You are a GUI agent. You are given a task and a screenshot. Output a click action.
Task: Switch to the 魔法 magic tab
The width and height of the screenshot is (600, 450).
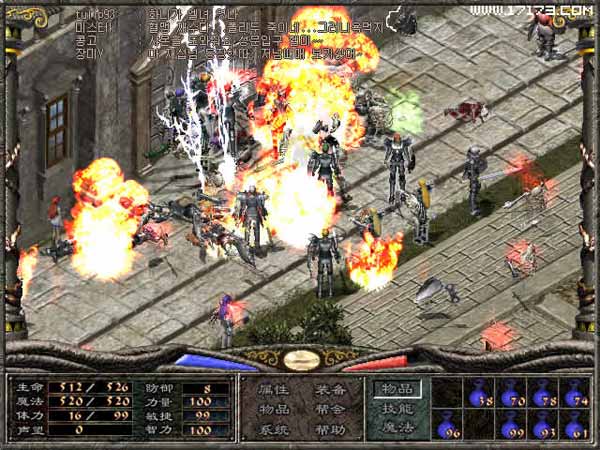click(x=398, y=427)
